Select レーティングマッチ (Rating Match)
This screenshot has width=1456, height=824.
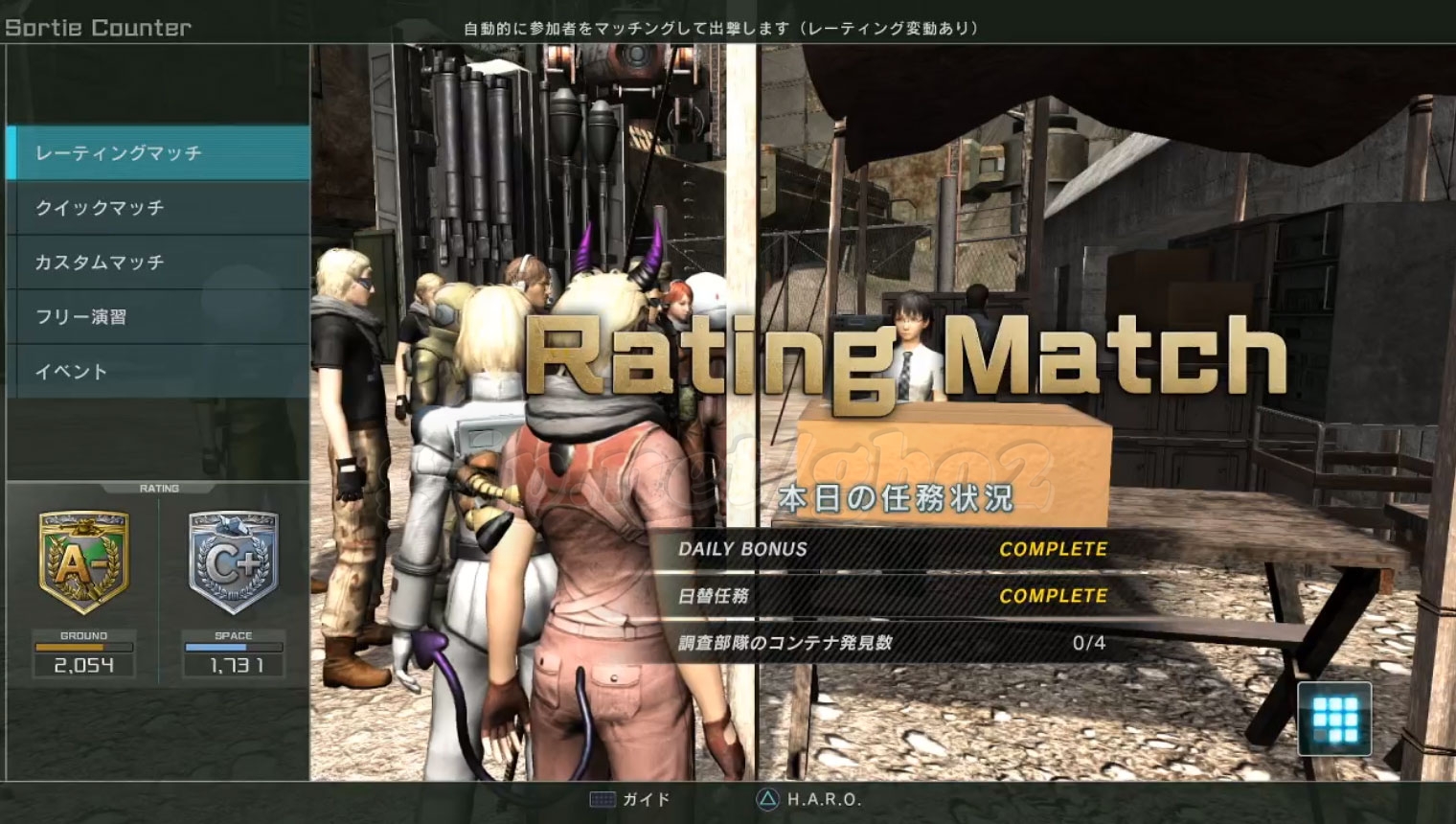point(158,153)
